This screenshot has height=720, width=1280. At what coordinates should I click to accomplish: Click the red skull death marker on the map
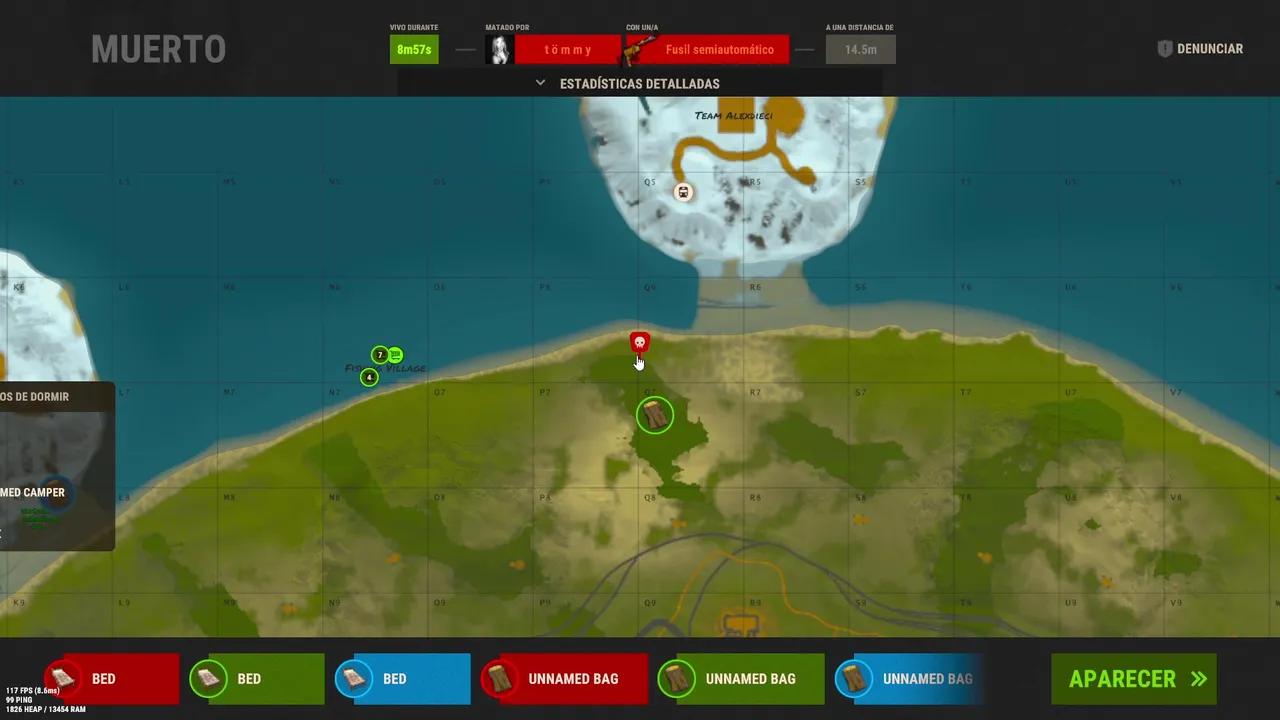pos(639,343)
